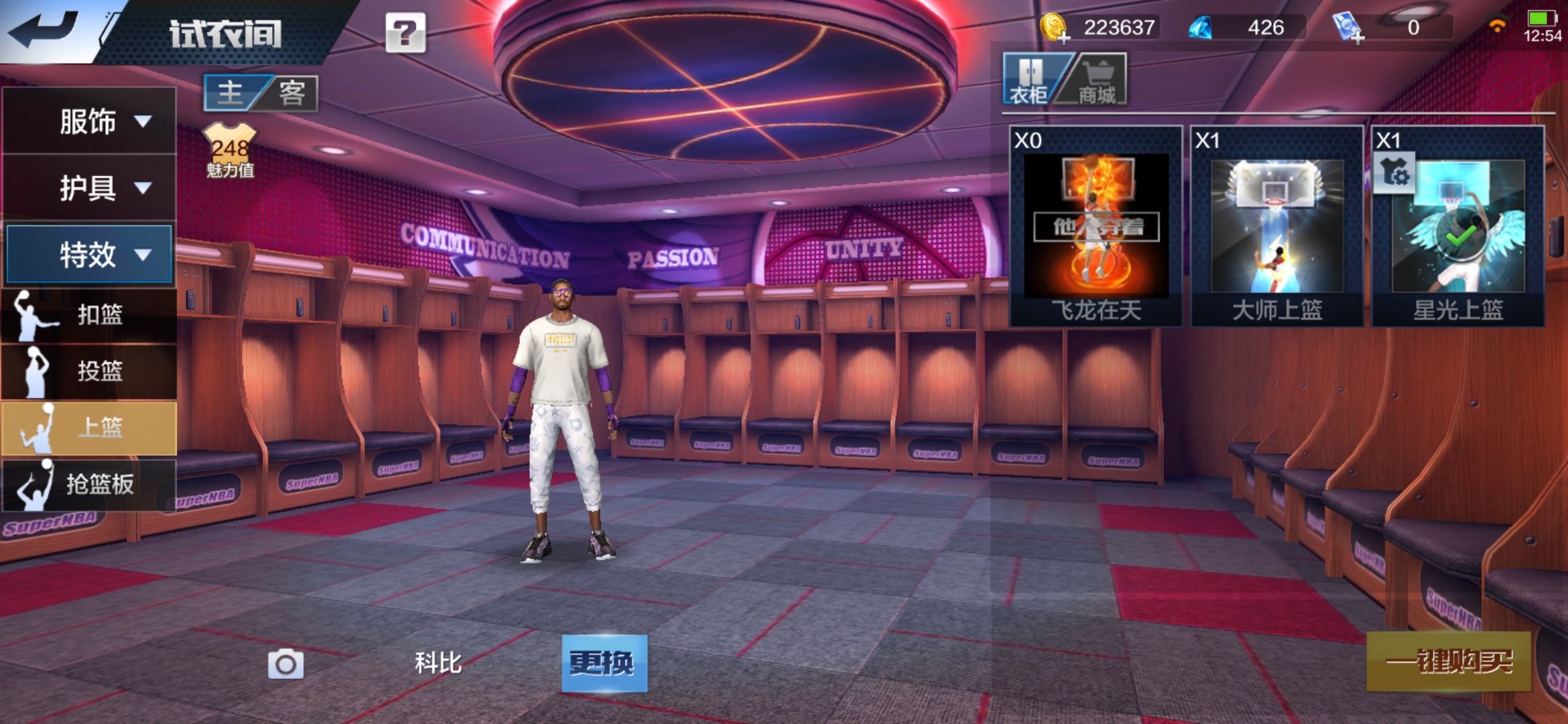Go back with the arrow button
Screen dimensions: 1568x724
click(x=44, y=30)
